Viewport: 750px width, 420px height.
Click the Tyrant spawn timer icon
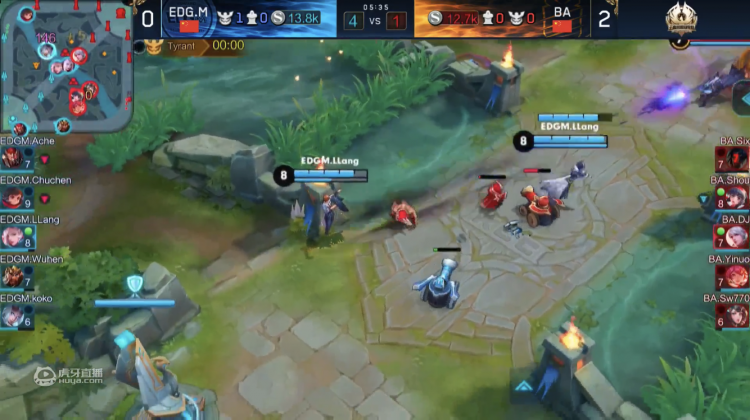[x=153, y=46]
